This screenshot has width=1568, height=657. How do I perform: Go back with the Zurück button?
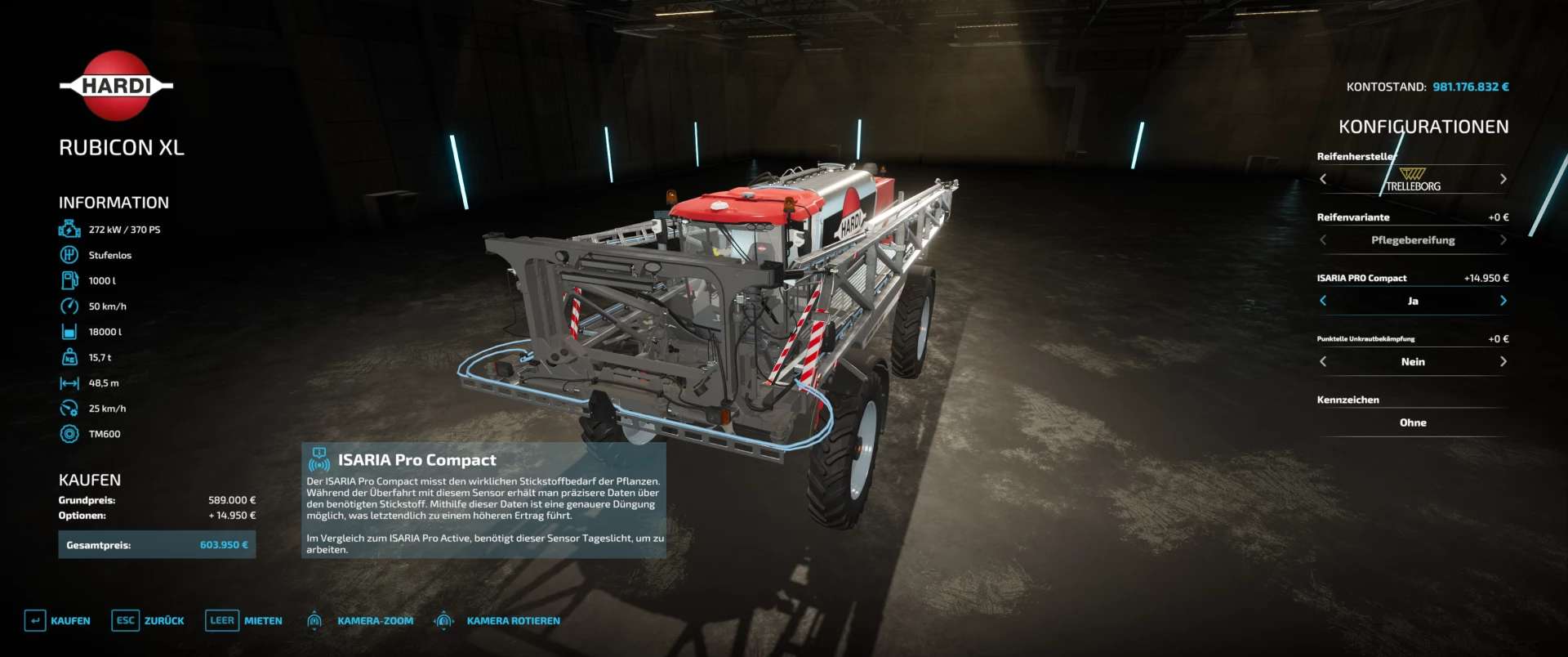148,621
